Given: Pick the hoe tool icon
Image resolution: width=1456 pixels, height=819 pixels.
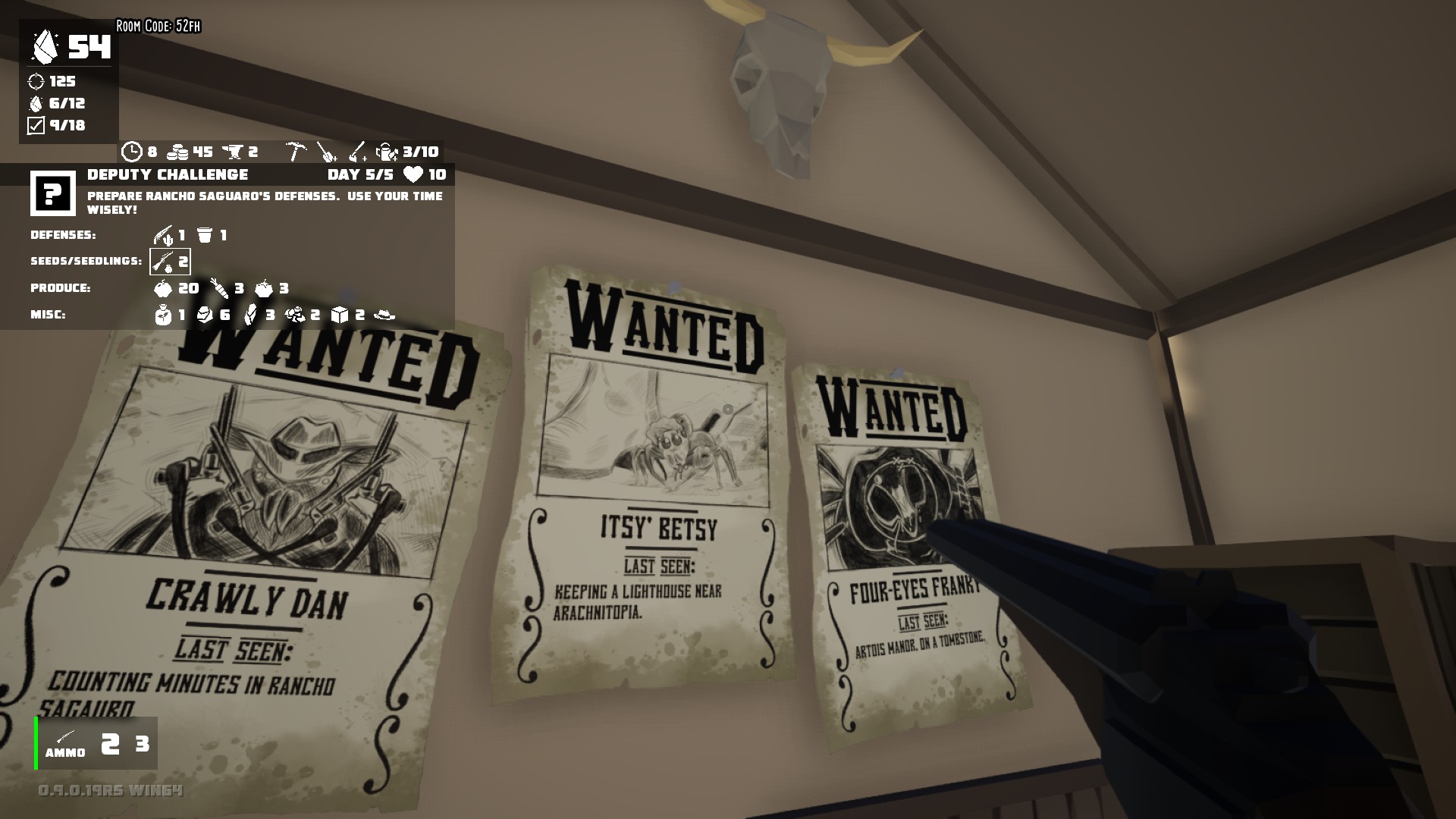Looking at the screenshot, I should coord(357,152).
